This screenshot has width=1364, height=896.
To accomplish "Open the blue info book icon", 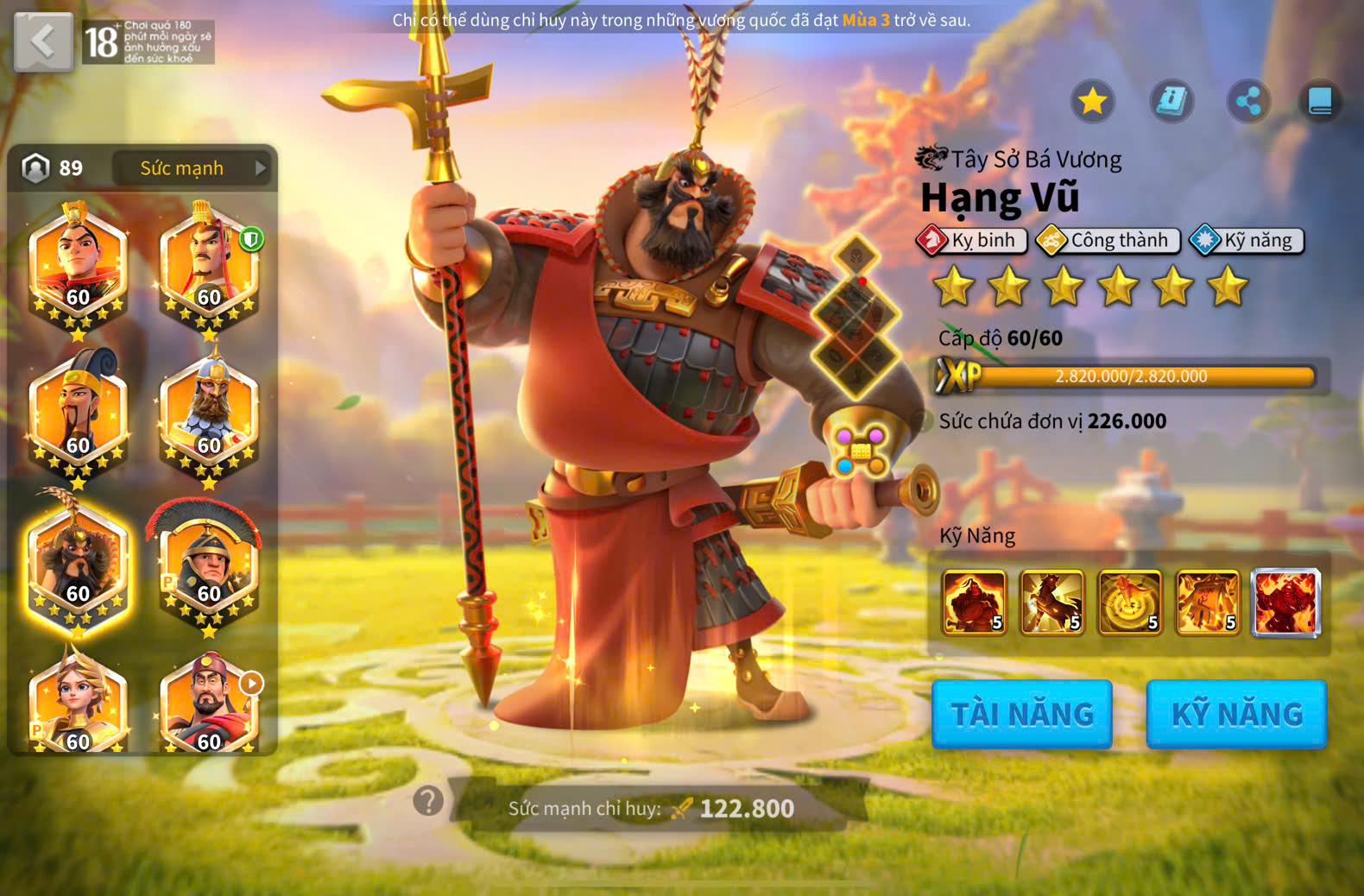I will pos(1171,102).
